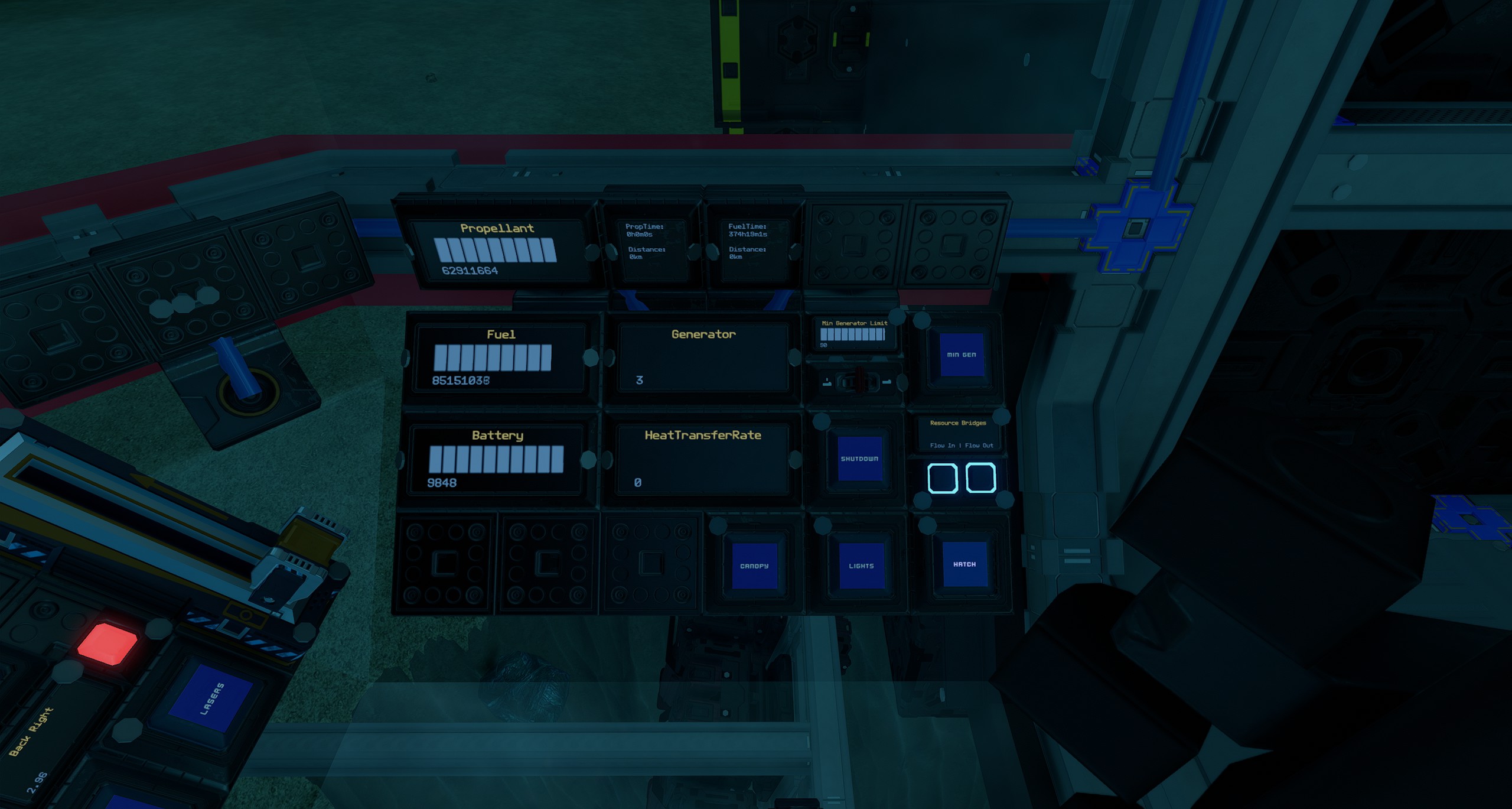The image size is (1512, 809).
Task: Click the glowing red square button
Action: pyautogui.click(x=107, y=644)
